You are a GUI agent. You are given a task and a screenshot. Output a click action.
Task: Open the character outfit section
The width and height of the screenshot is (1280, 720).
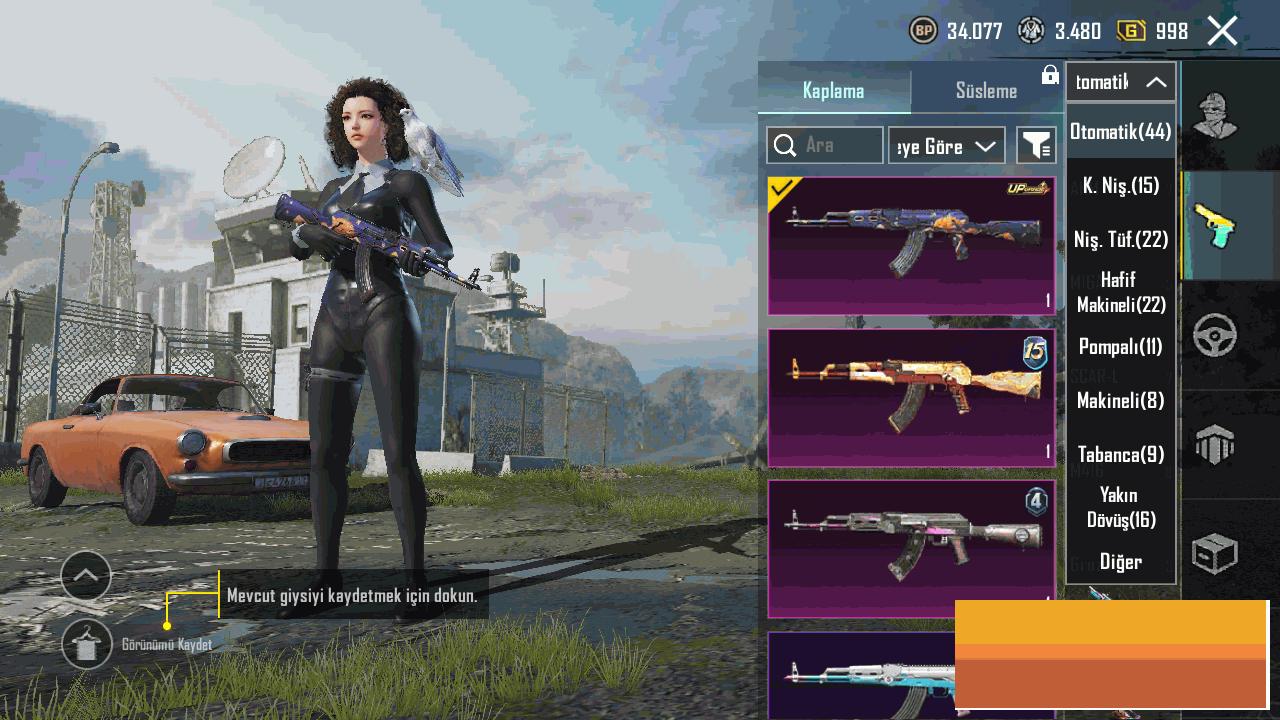point(1215,116)
